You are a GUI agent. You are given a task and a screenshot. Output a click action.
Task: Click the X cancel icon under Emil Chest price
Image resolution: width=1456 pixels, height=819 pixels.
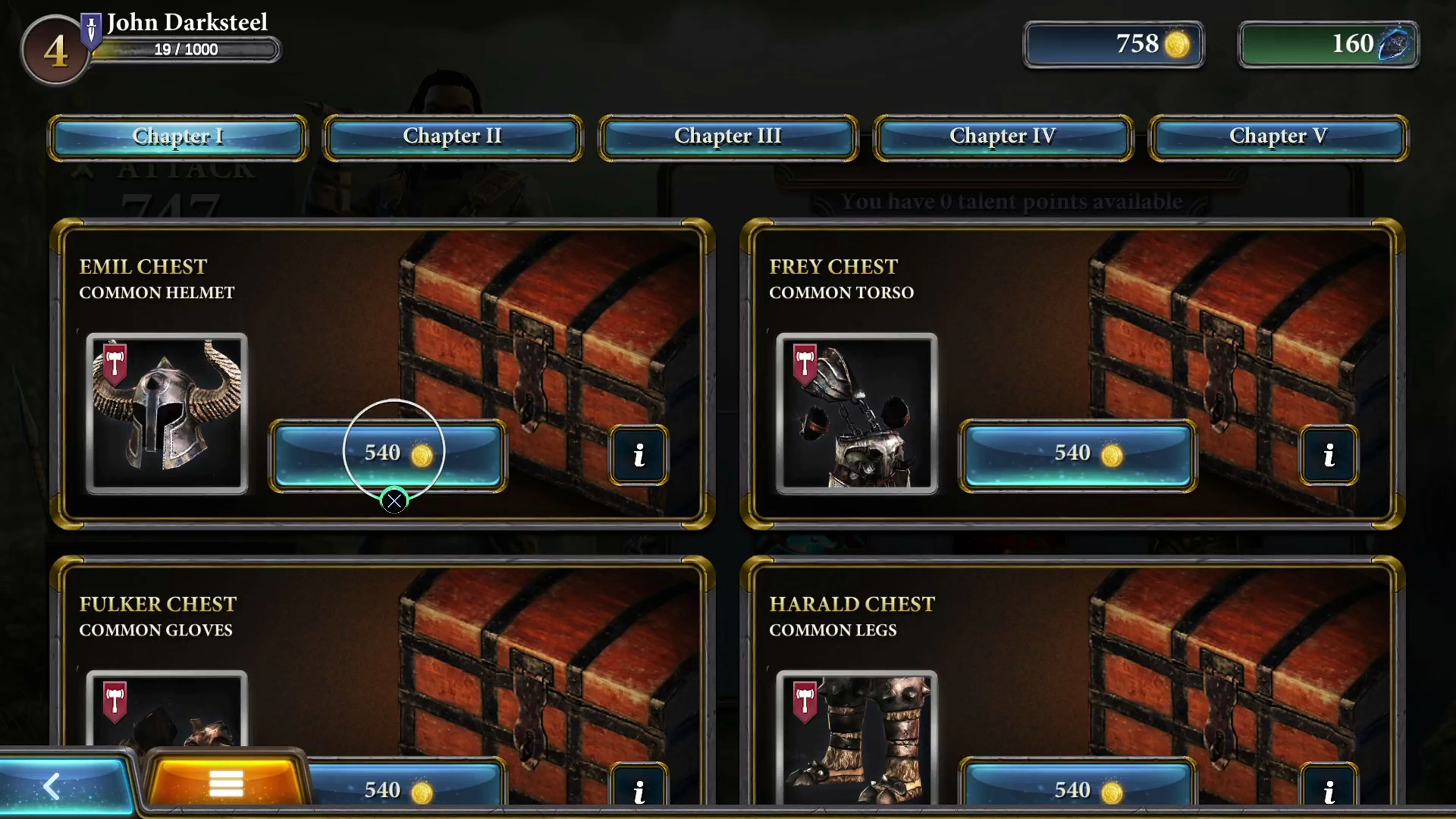[x=394, y=501]
